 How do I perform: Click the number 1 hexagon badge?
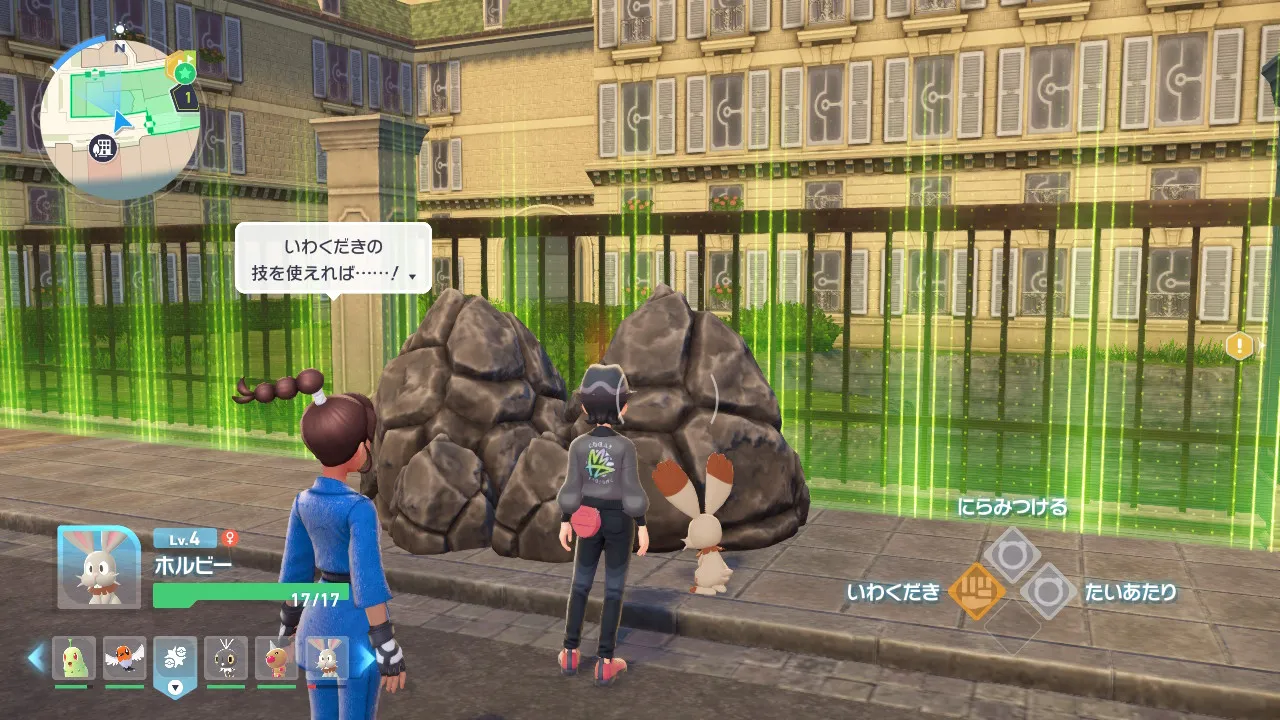click(185, 98)
